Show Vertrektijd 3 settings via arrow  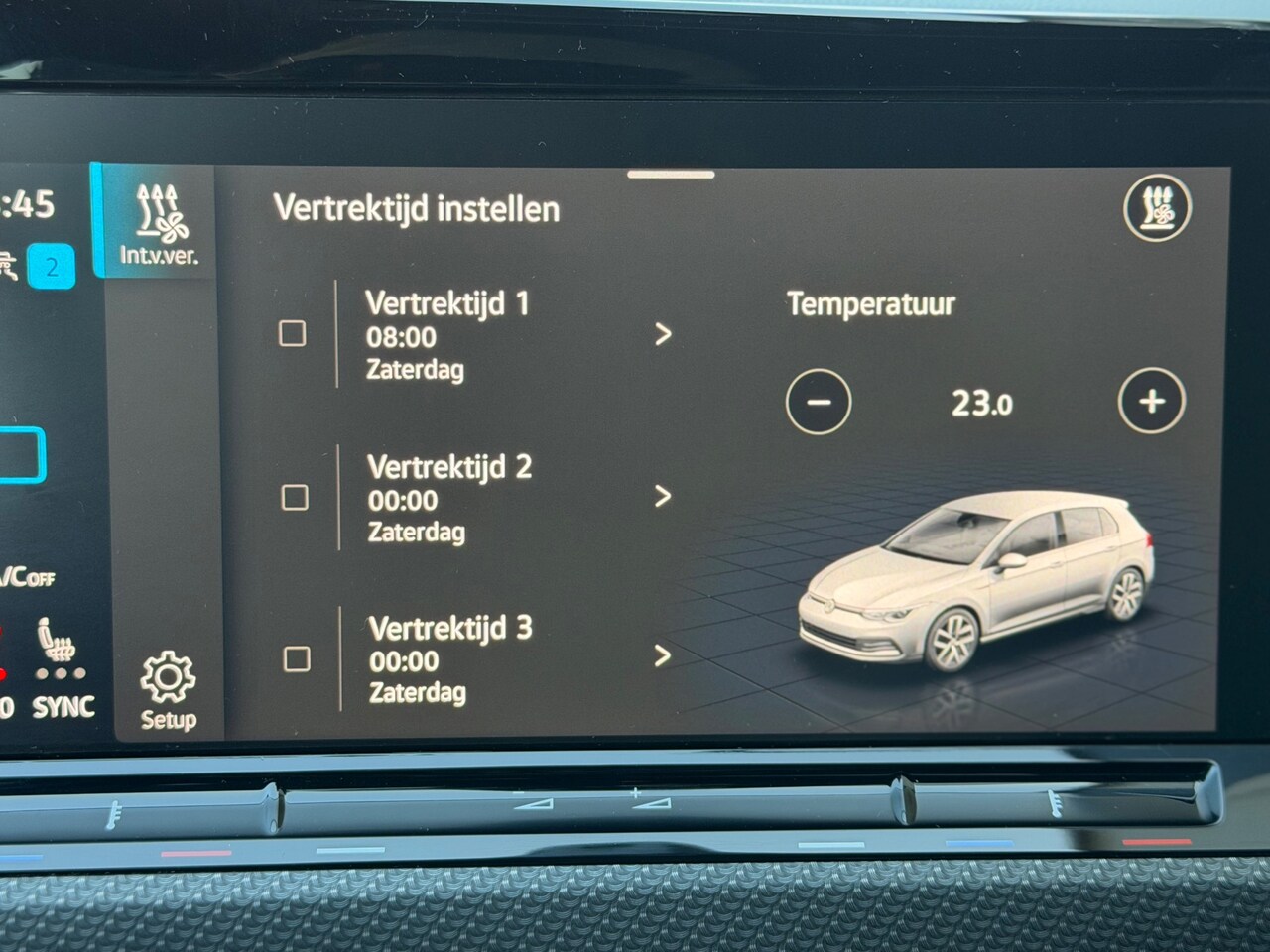tap(663, 655)
